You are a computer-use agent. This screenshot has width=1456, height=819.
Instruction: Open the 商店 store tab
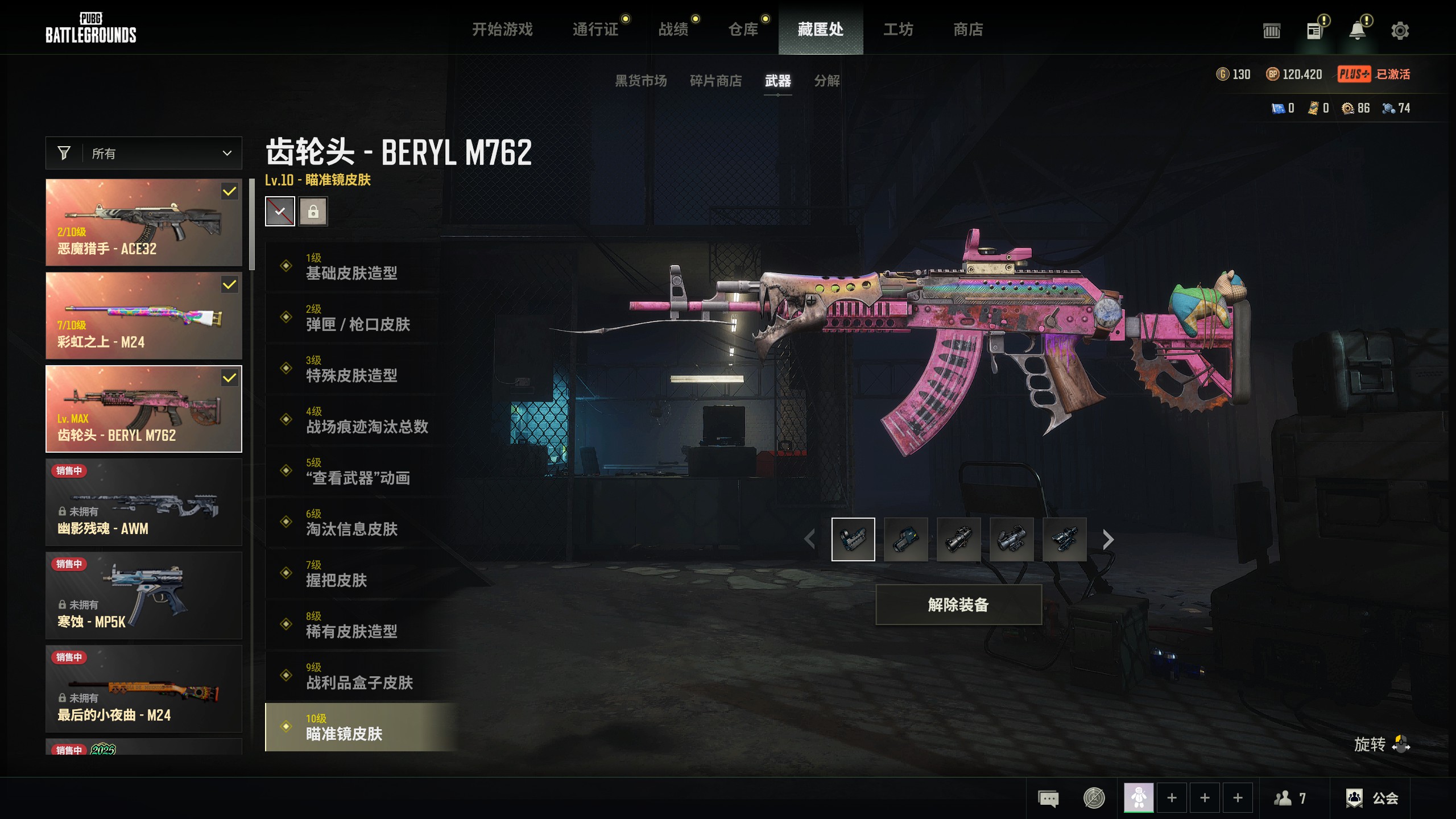tap(968, 30)
